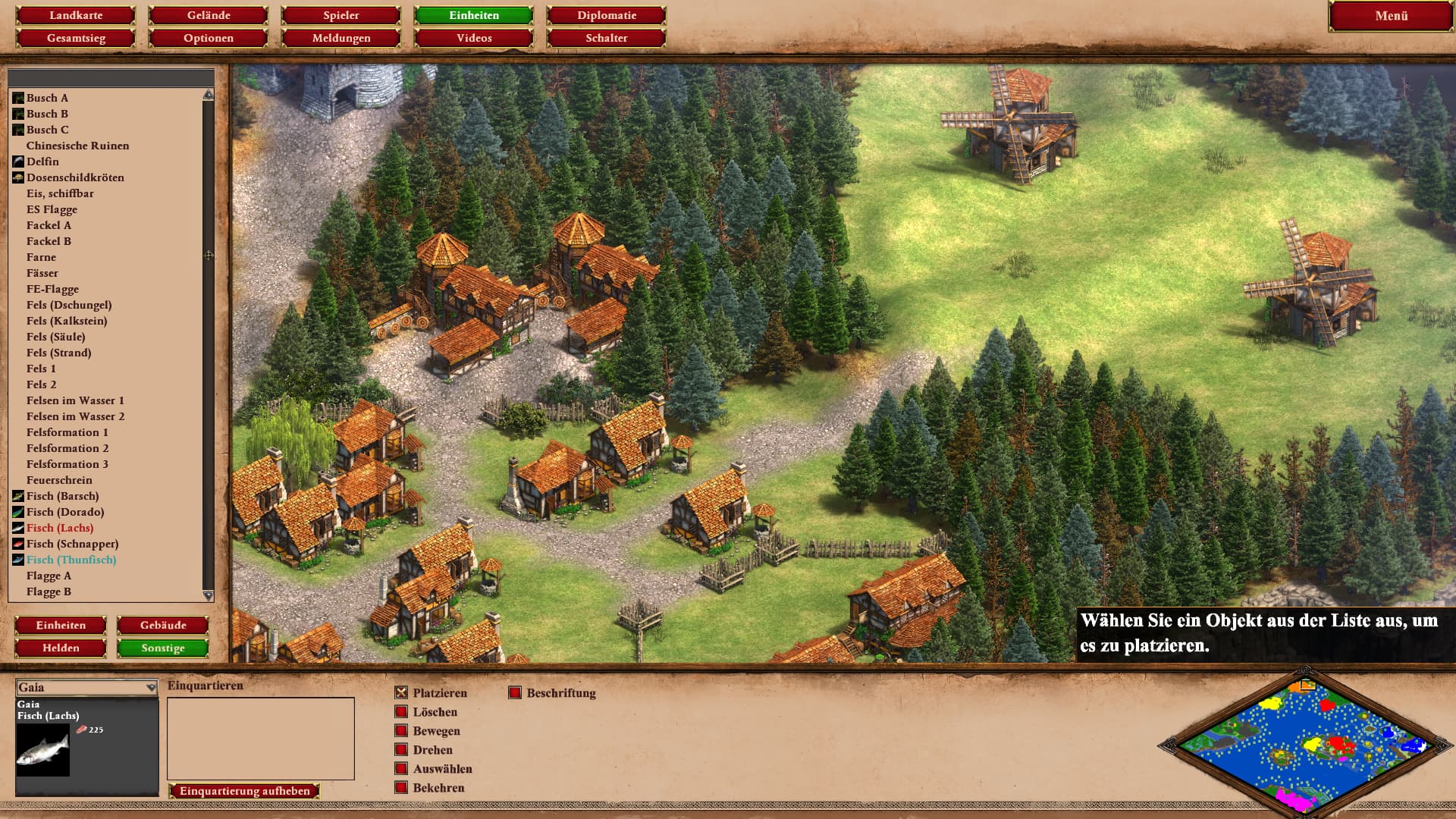Screen dimensions: 1456x819
Task: Click Einquartierung aufheben button
Action: tap(244, 791)
